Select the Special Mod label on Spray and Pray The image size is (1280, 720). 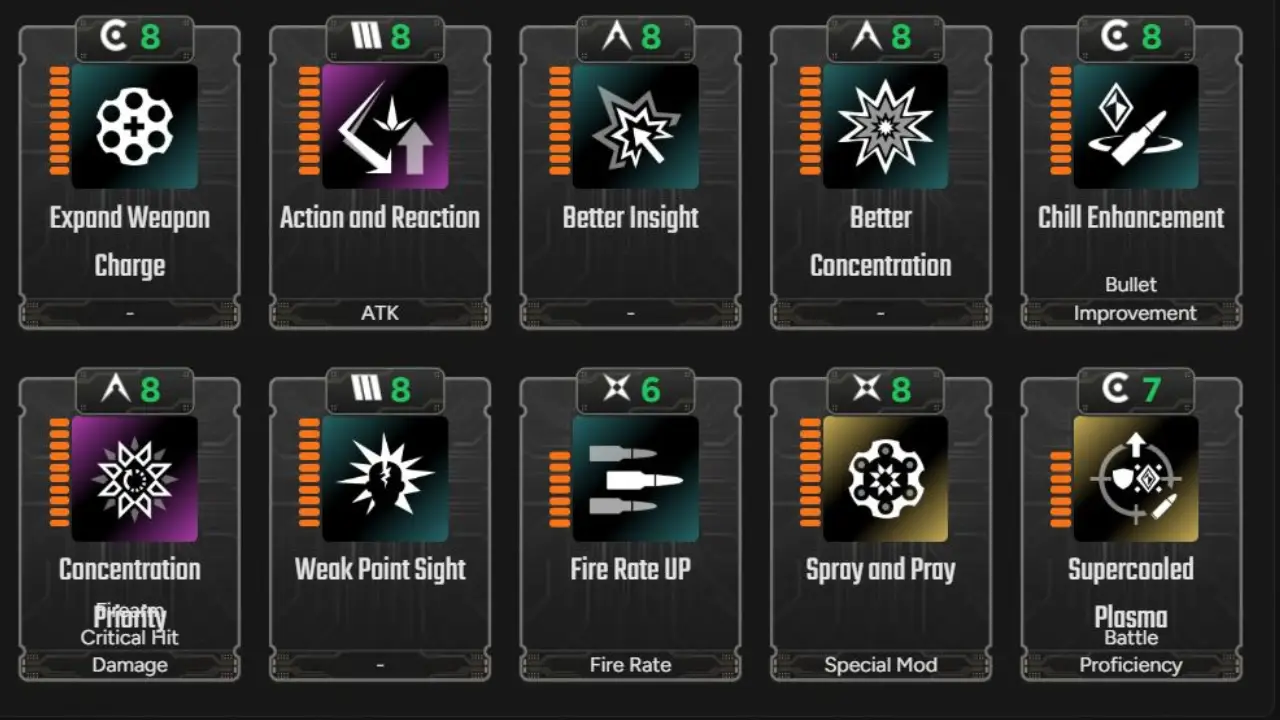[x=880, y=664]
